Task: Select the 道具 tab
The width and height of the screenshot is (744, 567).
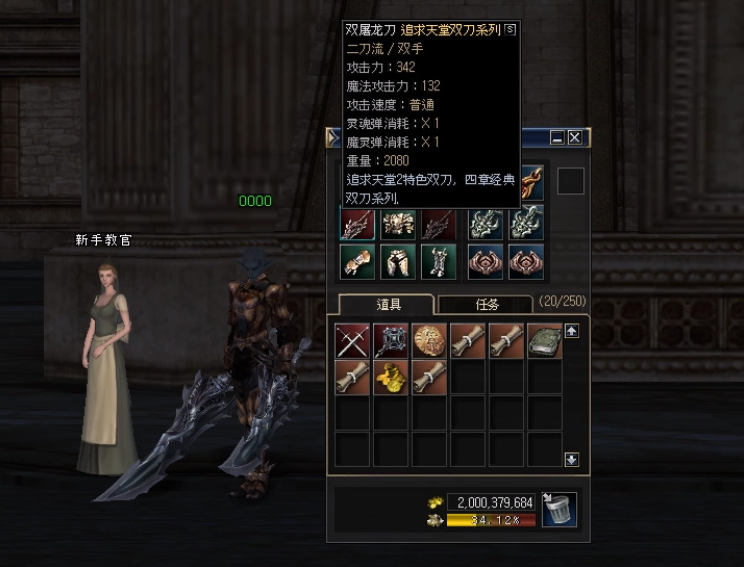Action: point(386,304)
